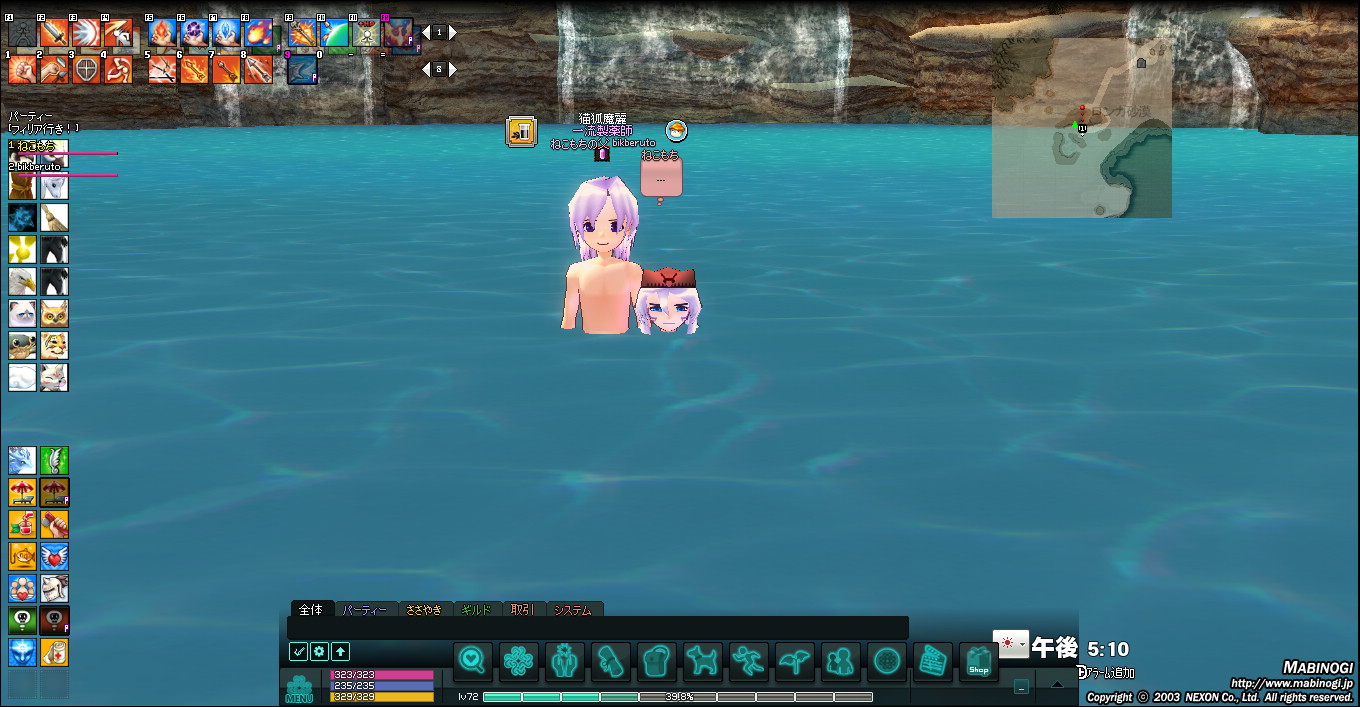Switch to the パーティー chat tab
Screen dimensions: 1360x707
pyautogui.click(x=364, y=609)
